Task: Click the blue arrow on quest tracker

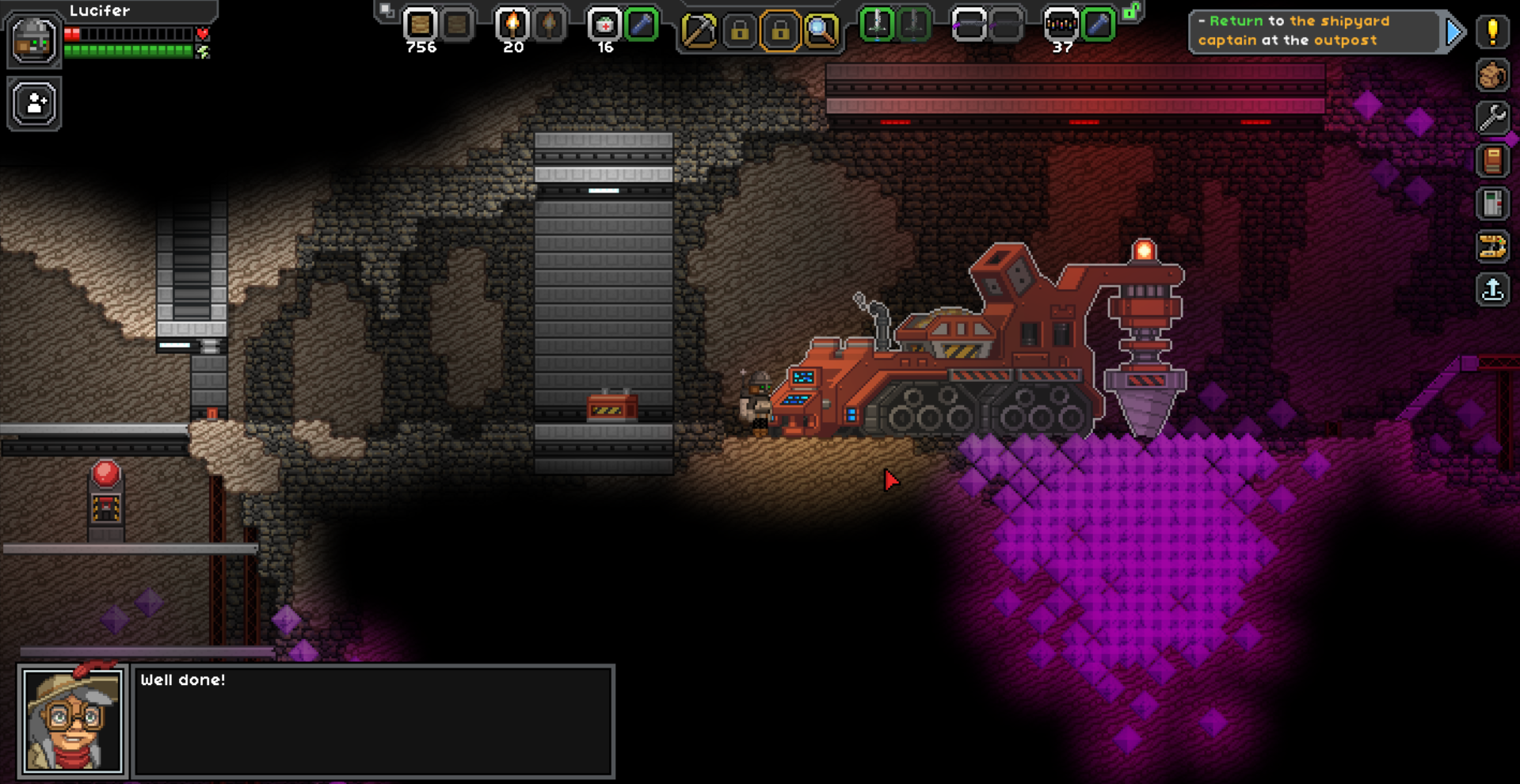Action: pos(1454,32)
